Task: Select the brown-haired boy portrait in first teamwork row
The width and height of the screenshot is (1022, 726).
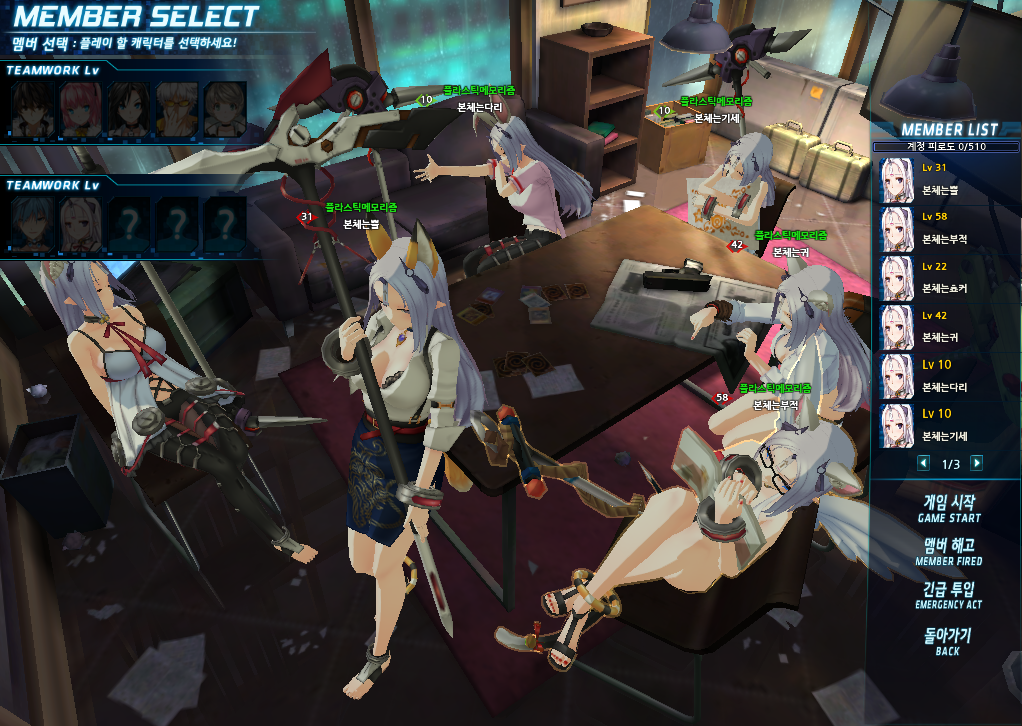Action: [x=30, y=109]
